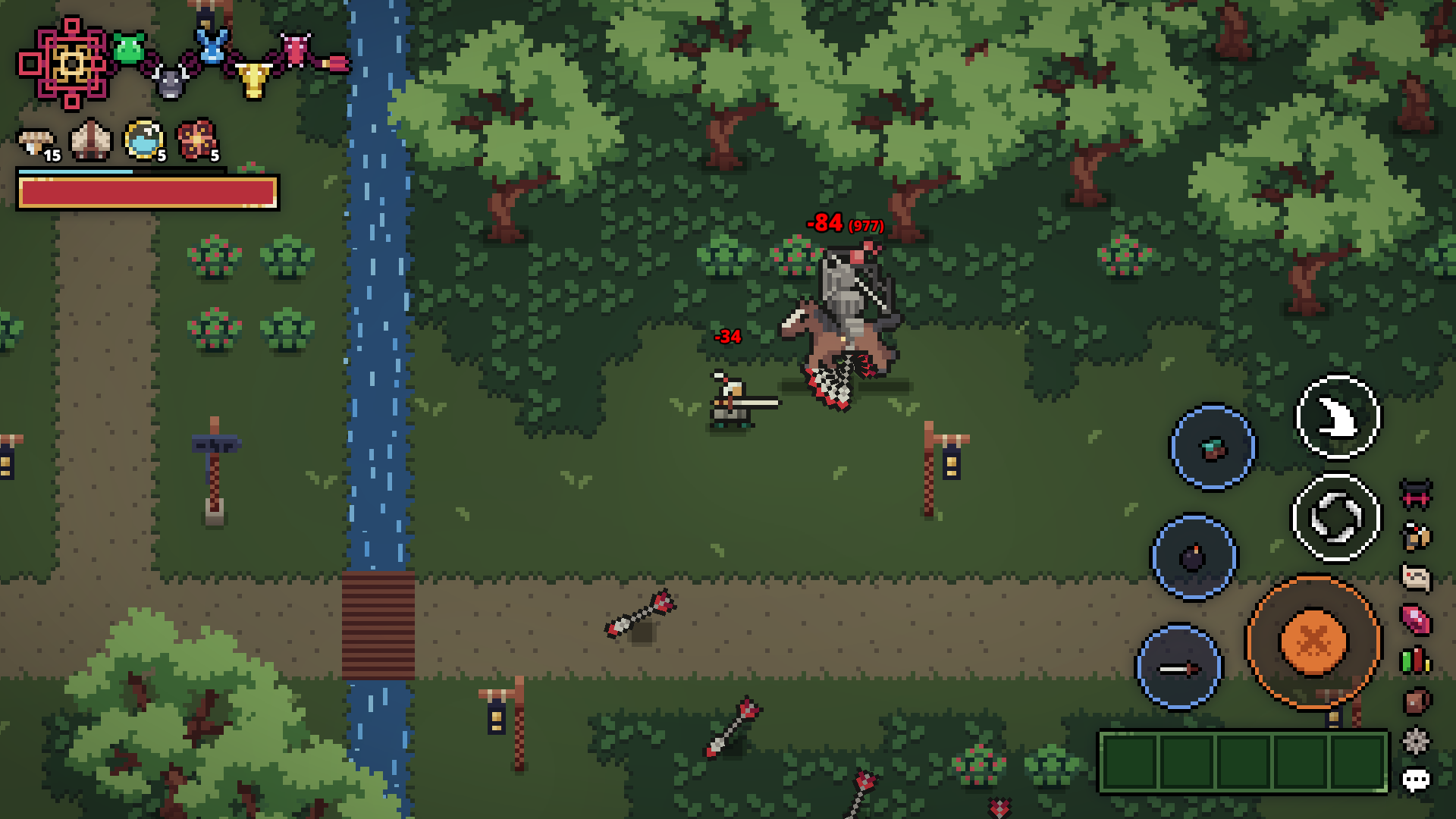Open the chat speech bubble
The width and height of the screenshot is (1456, 819).
click(1416, 777)
